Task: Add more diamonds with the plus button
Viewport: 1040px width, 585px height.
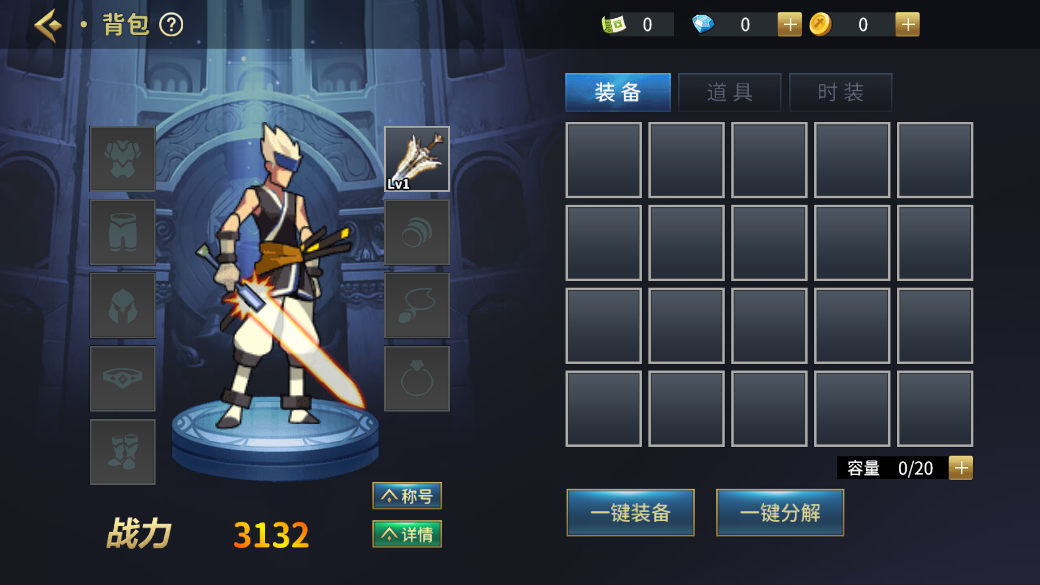Action: (x=789, y=25)
